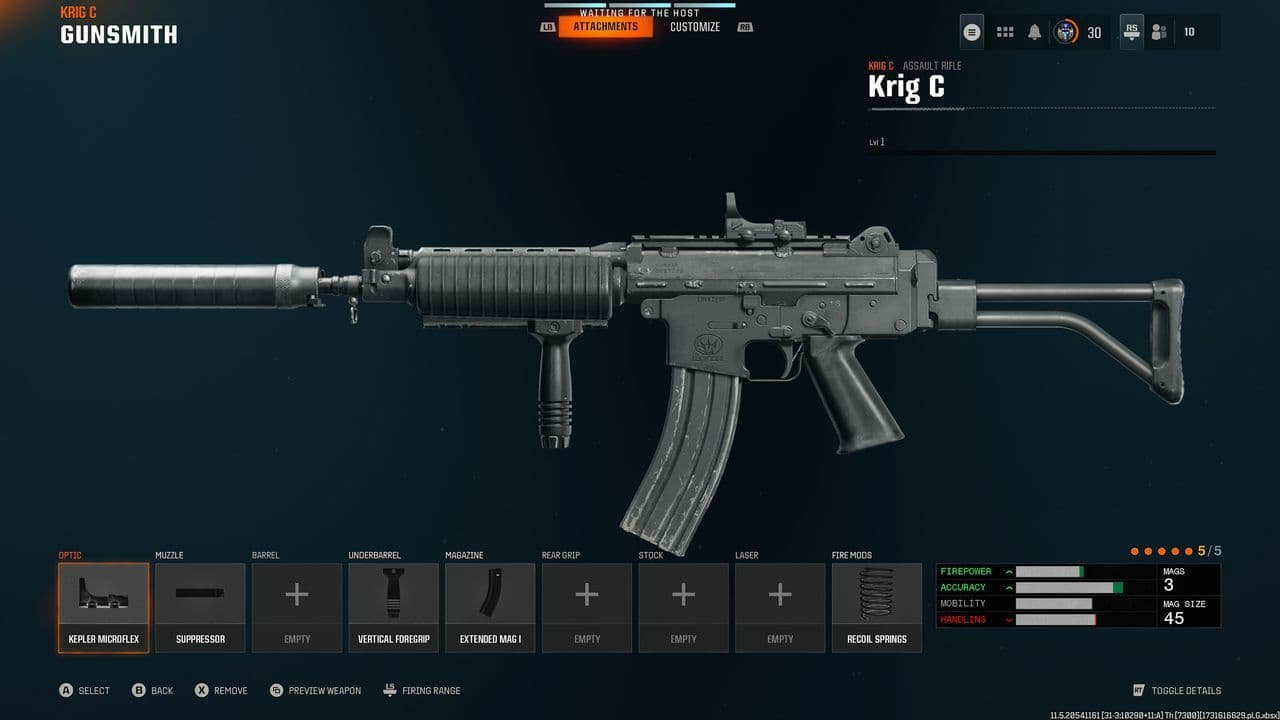Screen dimensions: 1280x720
Task: Open the social party icon
Action: pos(1159,32)
